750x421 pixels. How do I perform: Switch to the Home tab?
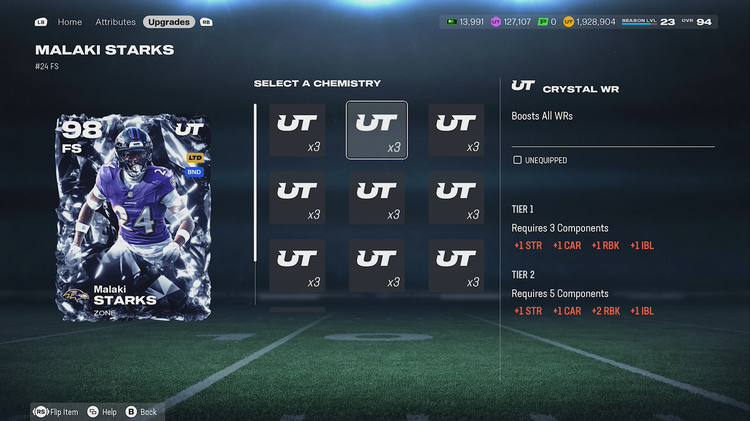[x=70, y=21]
